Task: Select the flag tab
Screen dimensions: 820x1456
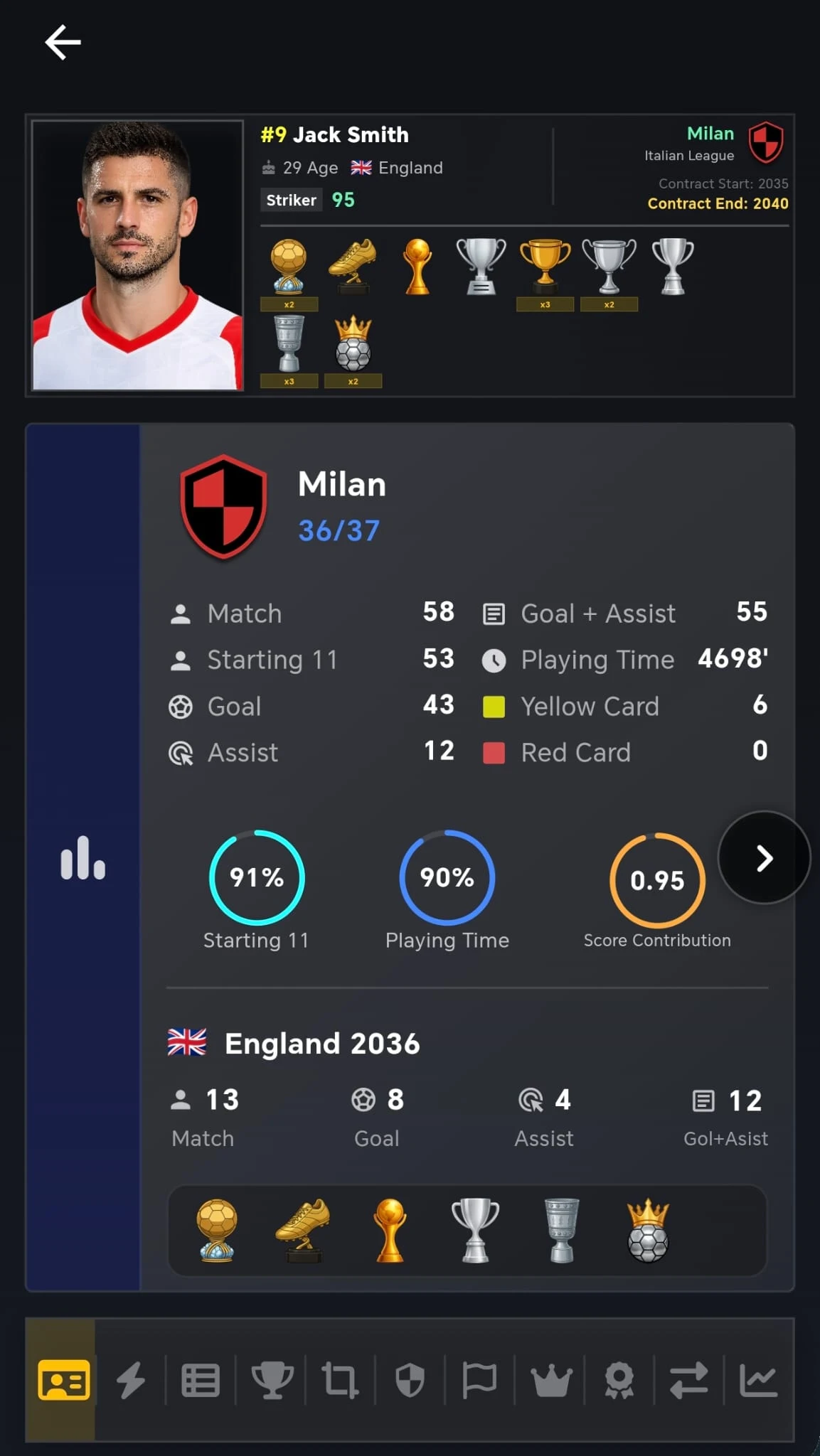Action: 479,1380
